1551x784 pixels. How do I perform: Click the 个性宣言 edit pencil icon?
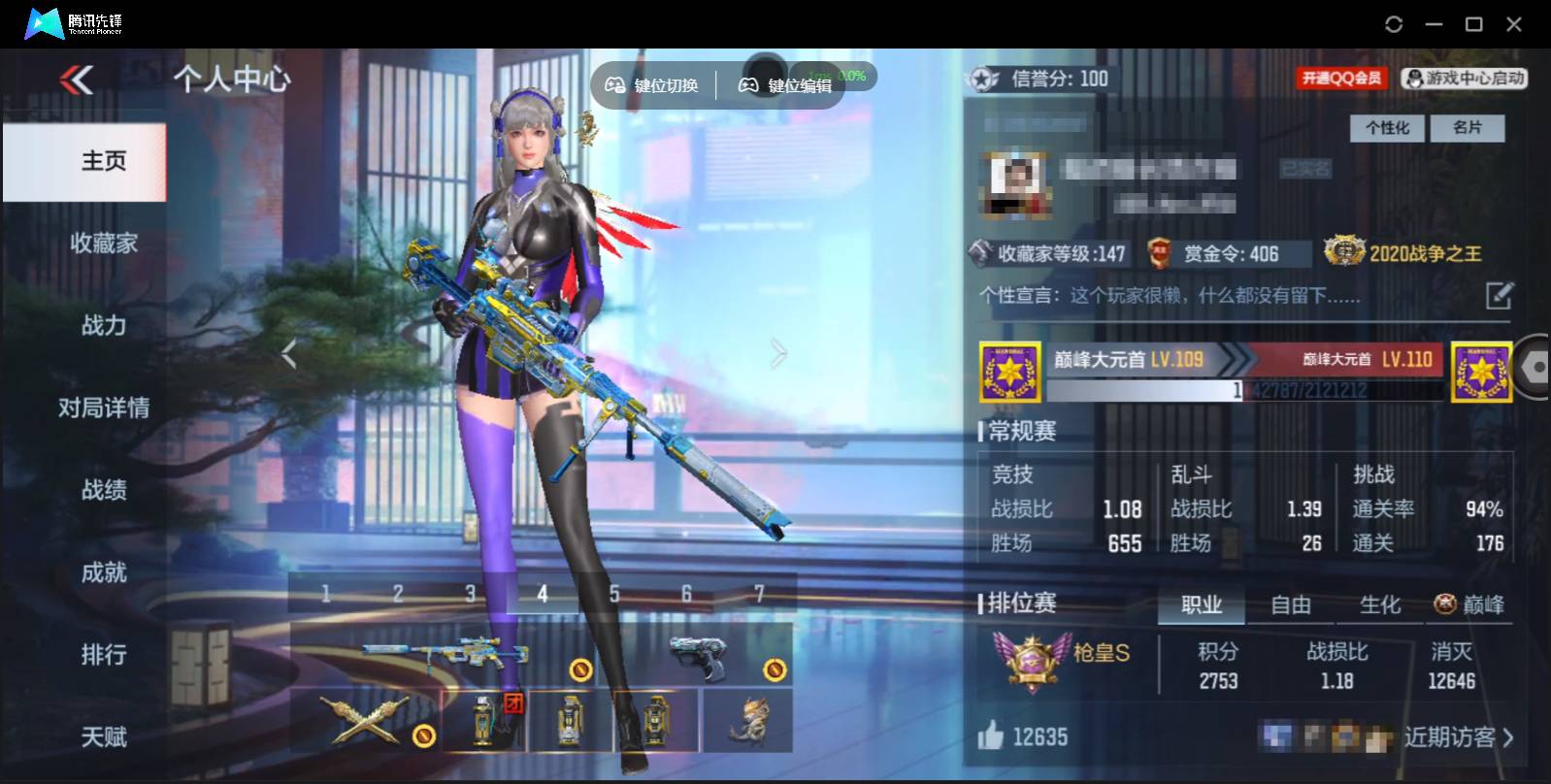1498,294
